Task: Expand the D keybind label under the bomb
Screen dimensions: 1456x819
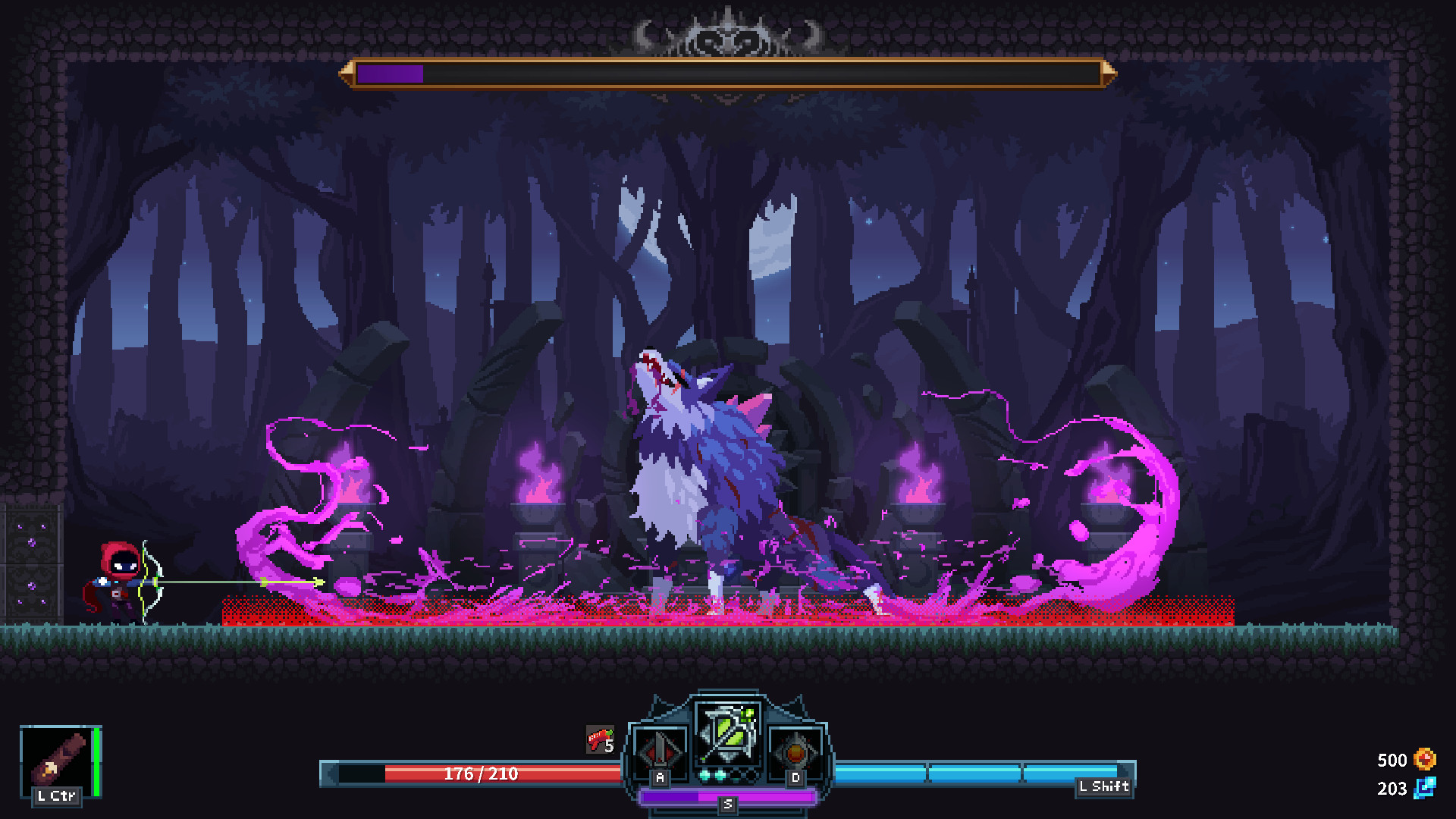Action: point(795,777)
